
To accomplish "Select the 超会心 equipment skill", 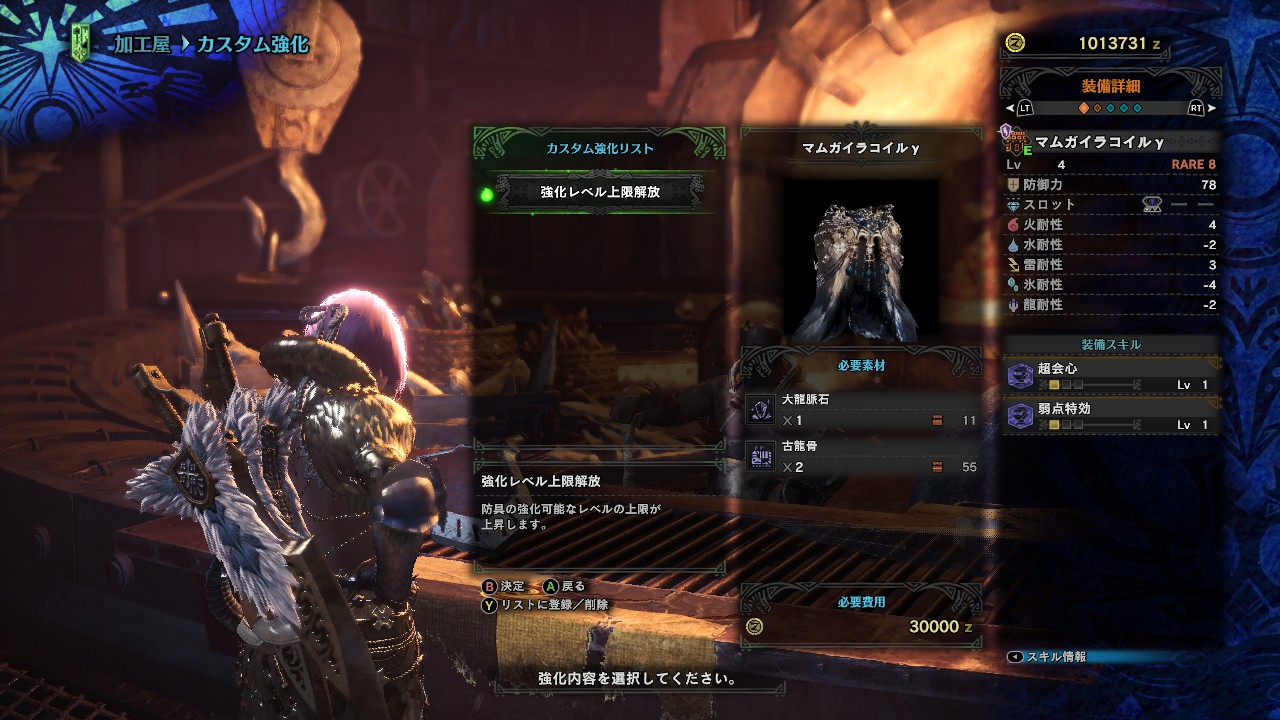I will [x=1112, y=376].
